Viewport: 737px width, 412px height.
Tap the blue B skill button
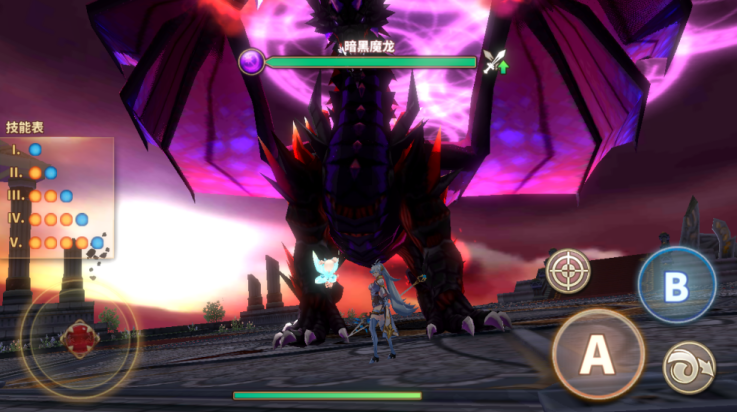(677, 285)
